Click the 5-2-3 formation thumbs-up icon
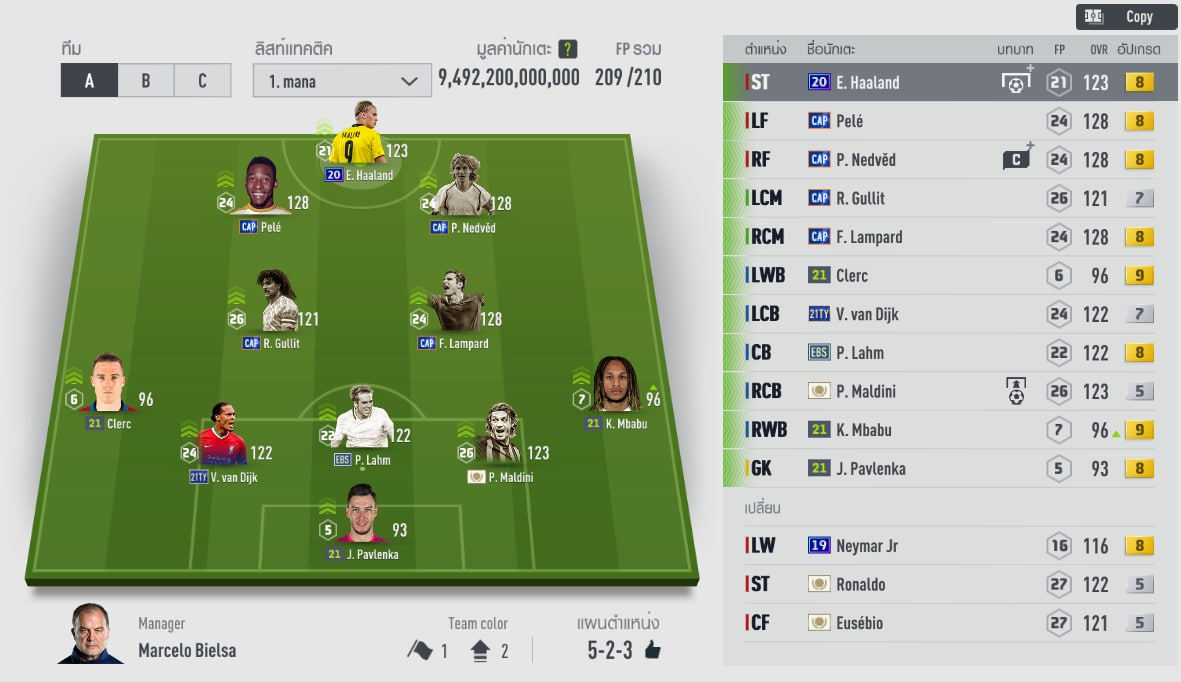 [x=653, y=651]
